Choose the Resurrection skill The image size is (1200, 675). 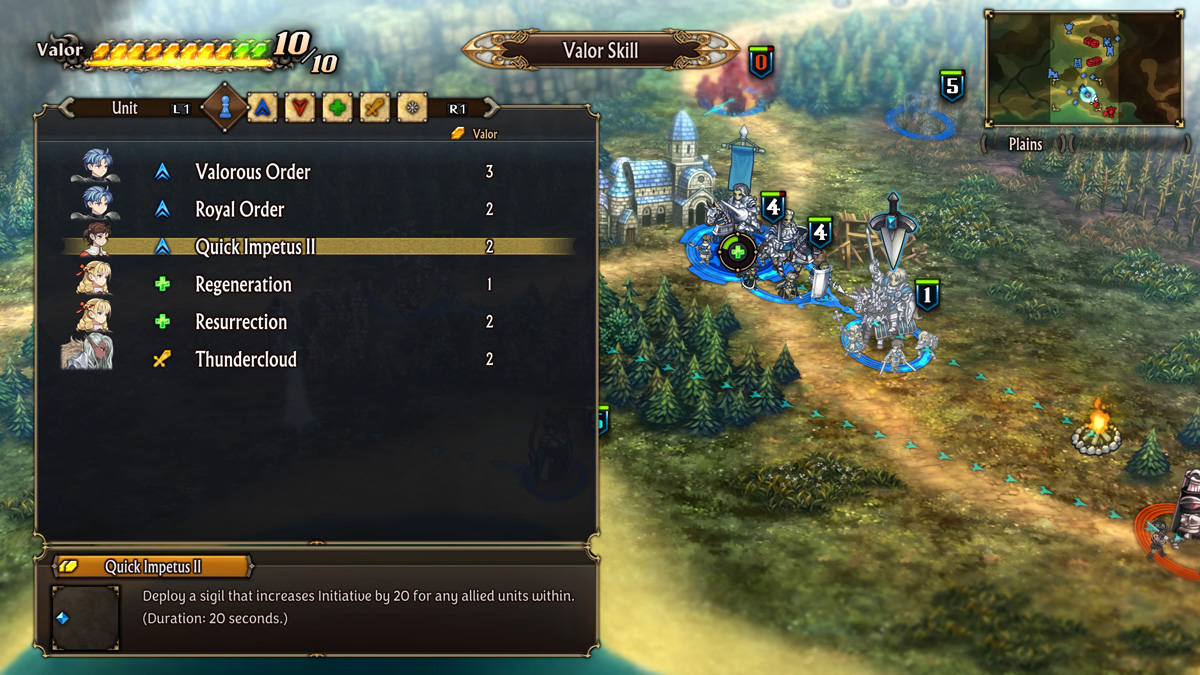(x=241, y=322)
